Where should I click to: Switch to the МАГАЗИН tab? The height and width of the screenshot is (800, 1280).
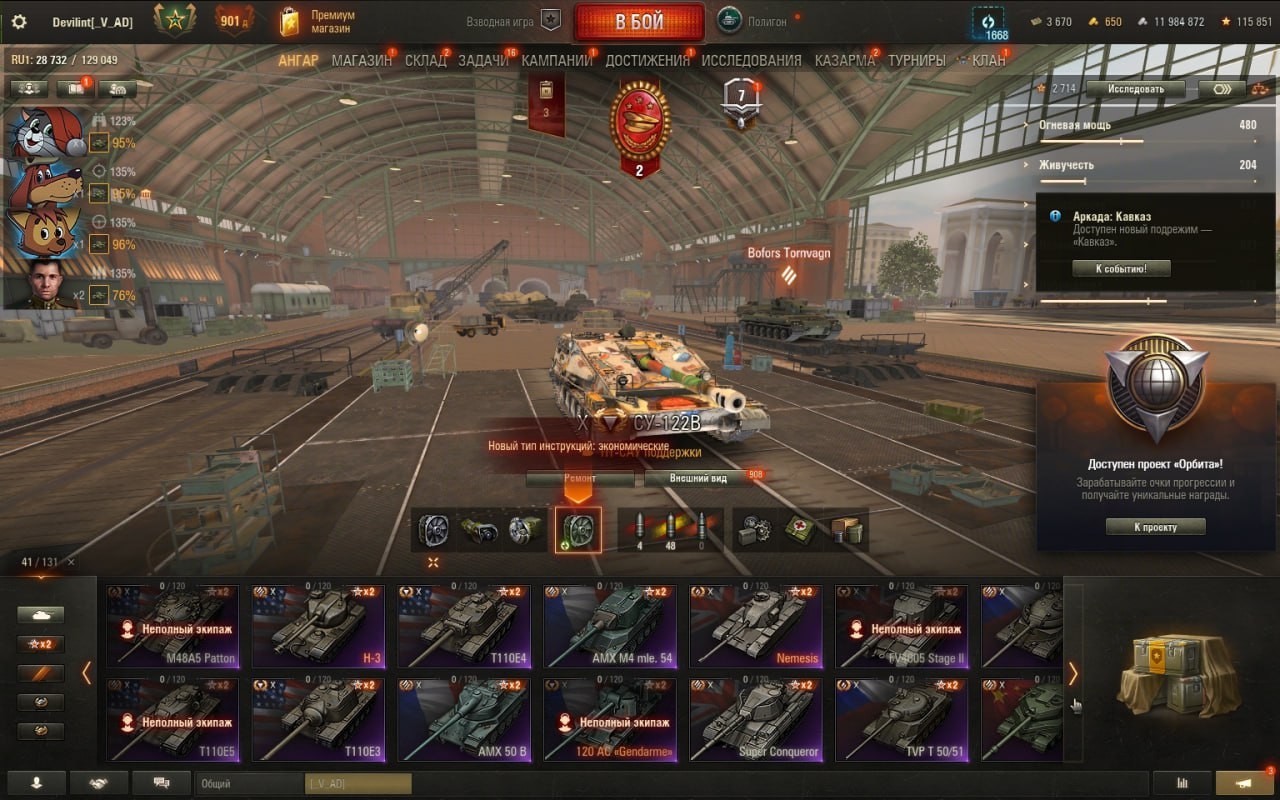click(x=361, y=60)
